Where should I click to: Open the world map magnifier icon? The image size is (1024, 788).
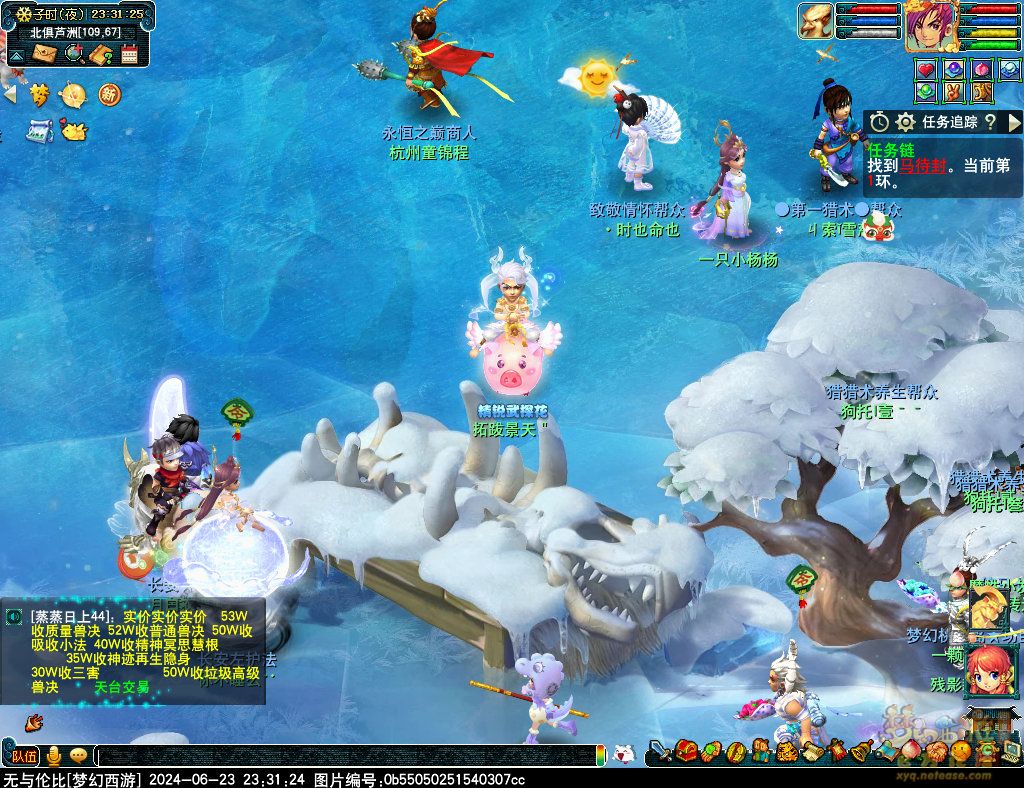74,53
